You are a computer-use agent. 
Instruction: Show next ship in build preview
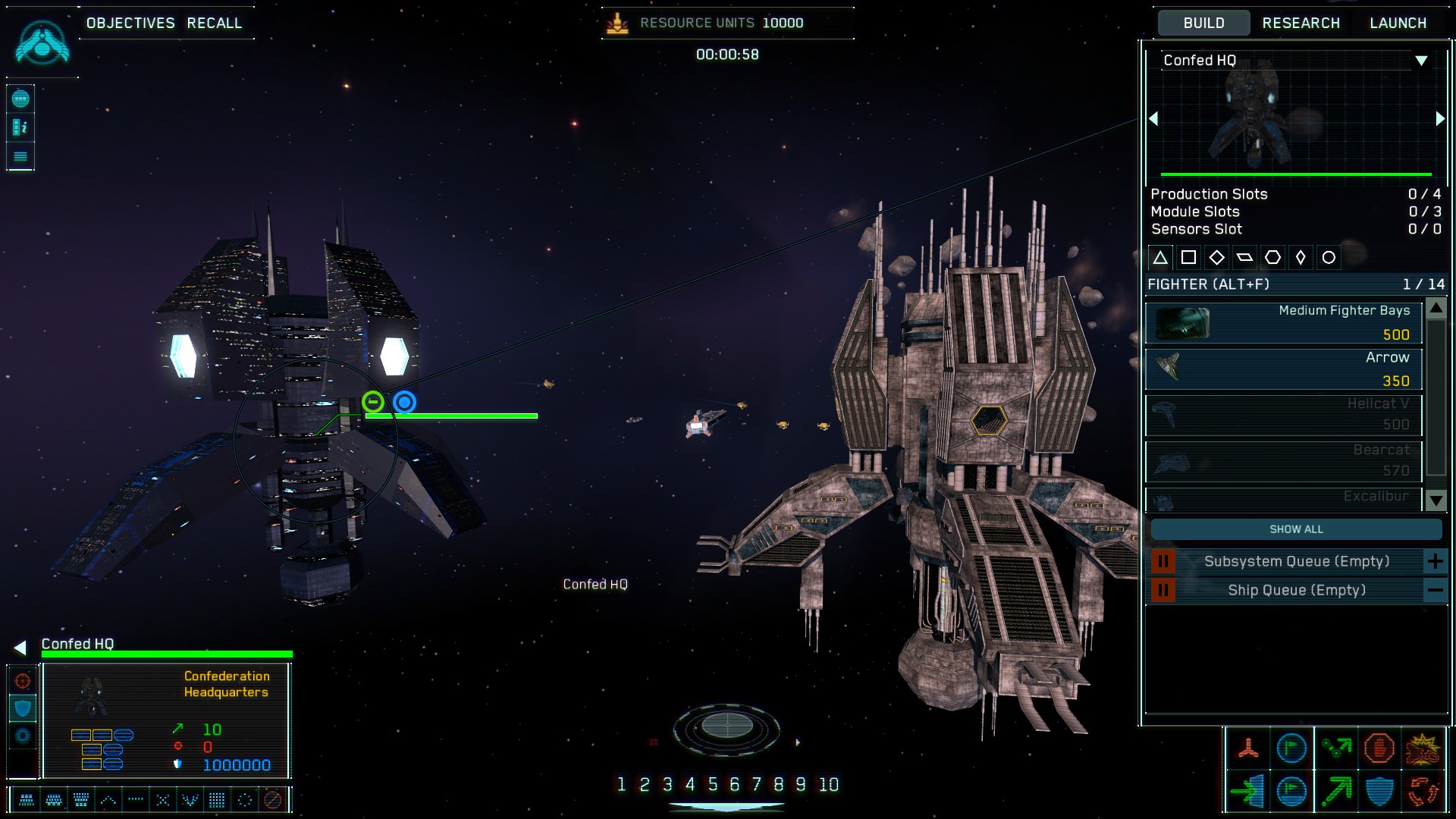pos(1440,119)
